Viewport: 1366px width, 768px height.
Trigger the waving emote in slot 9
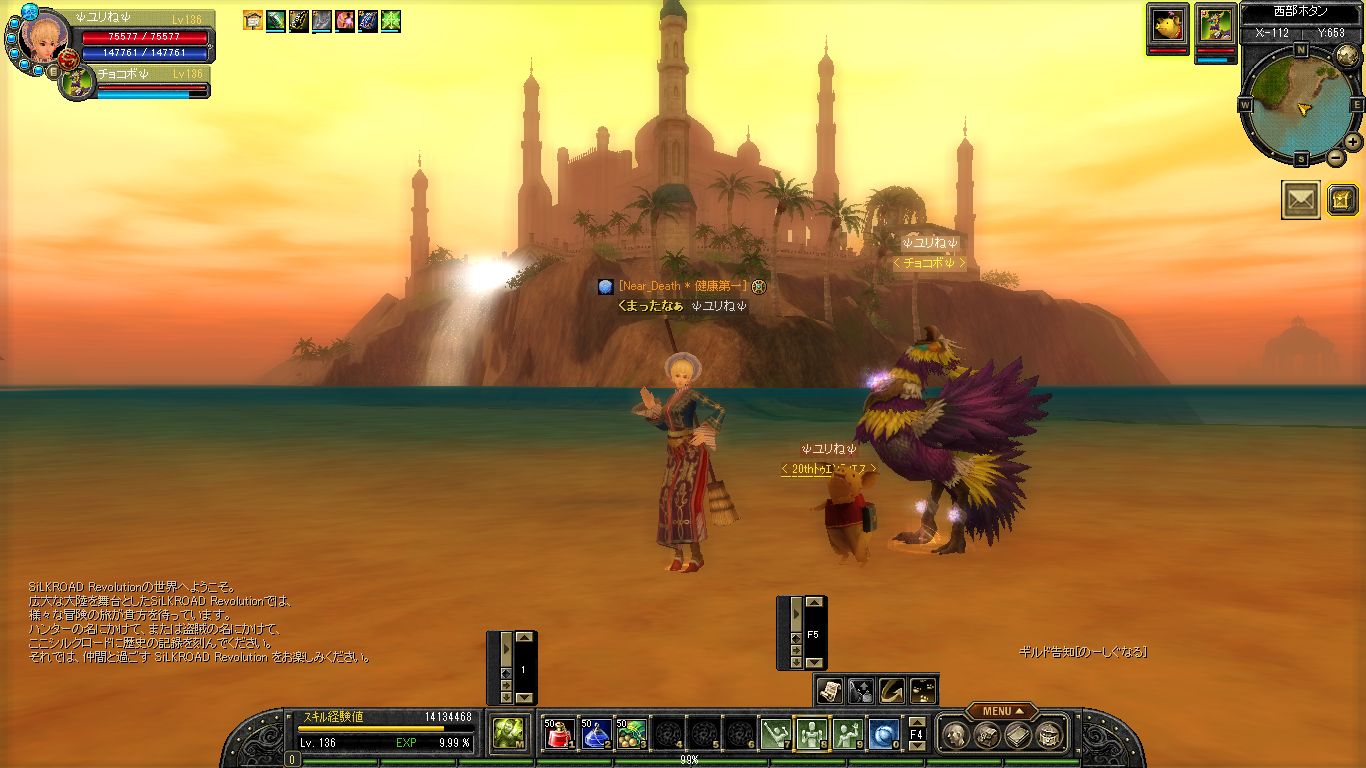click(x=847, y=735)
